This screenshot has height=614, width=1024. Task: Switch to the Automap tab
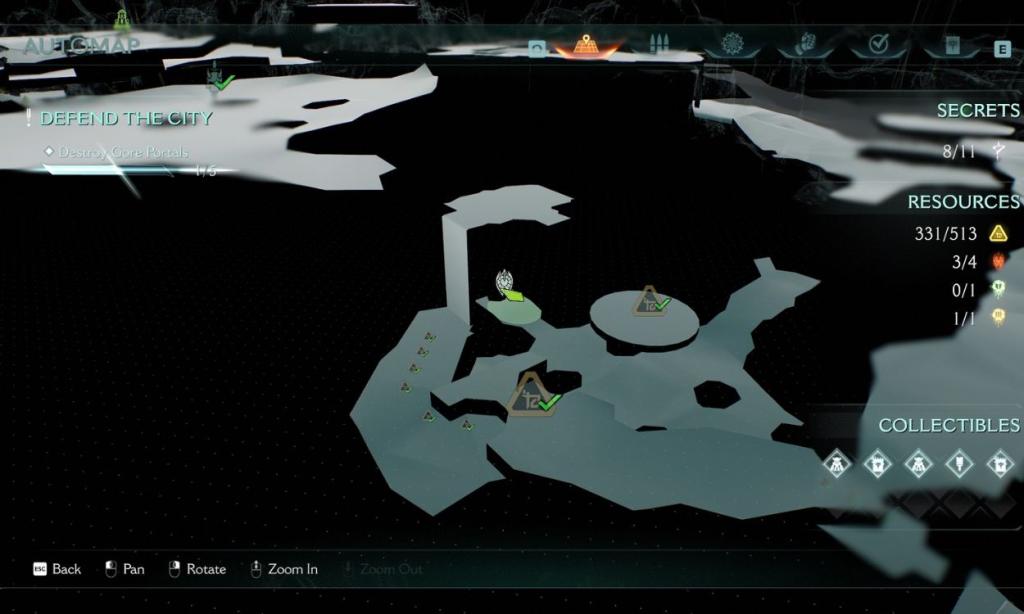pos(586,45)
